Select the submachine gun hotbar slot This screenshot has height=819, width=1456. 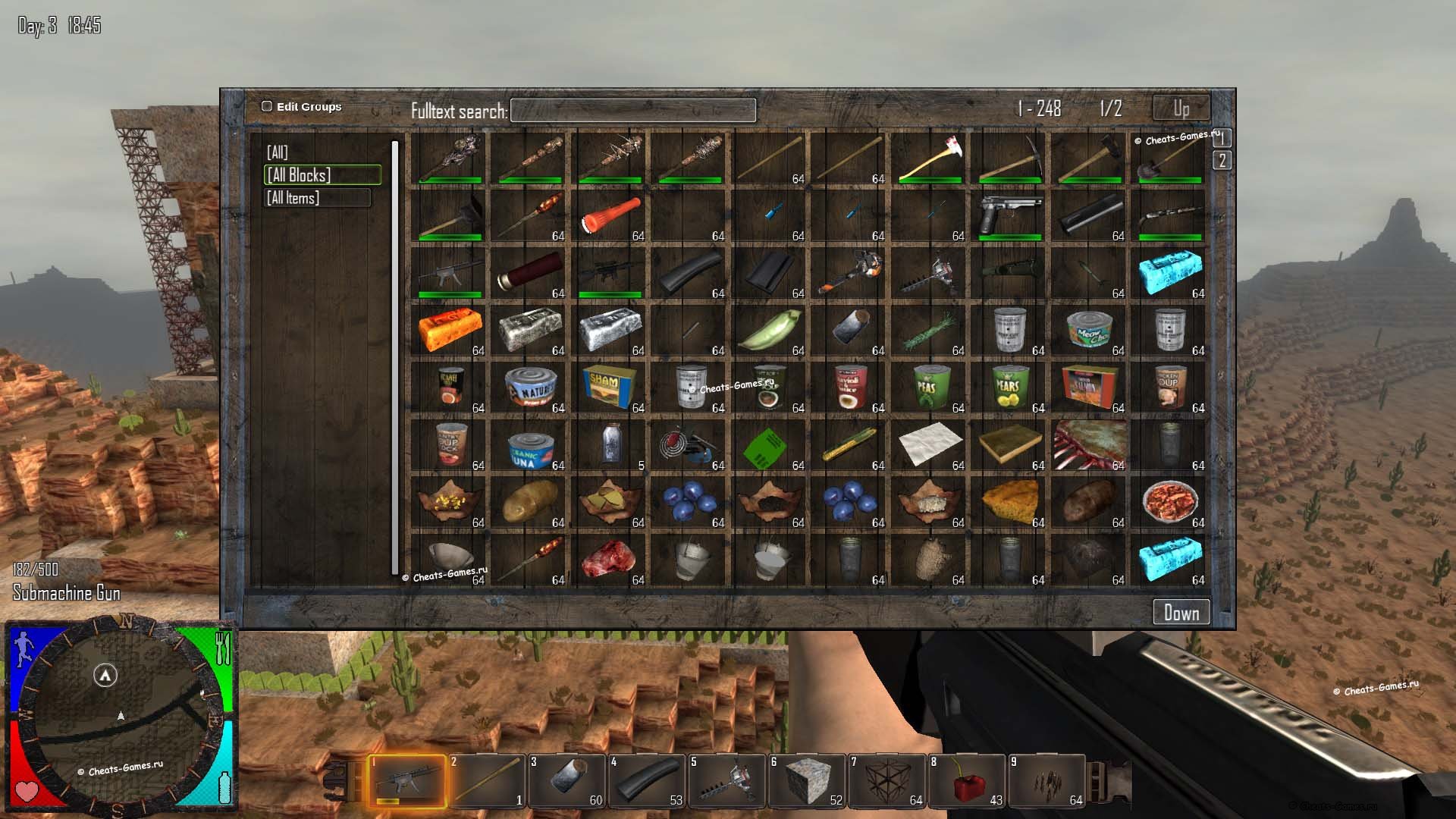tap(407, 781)
